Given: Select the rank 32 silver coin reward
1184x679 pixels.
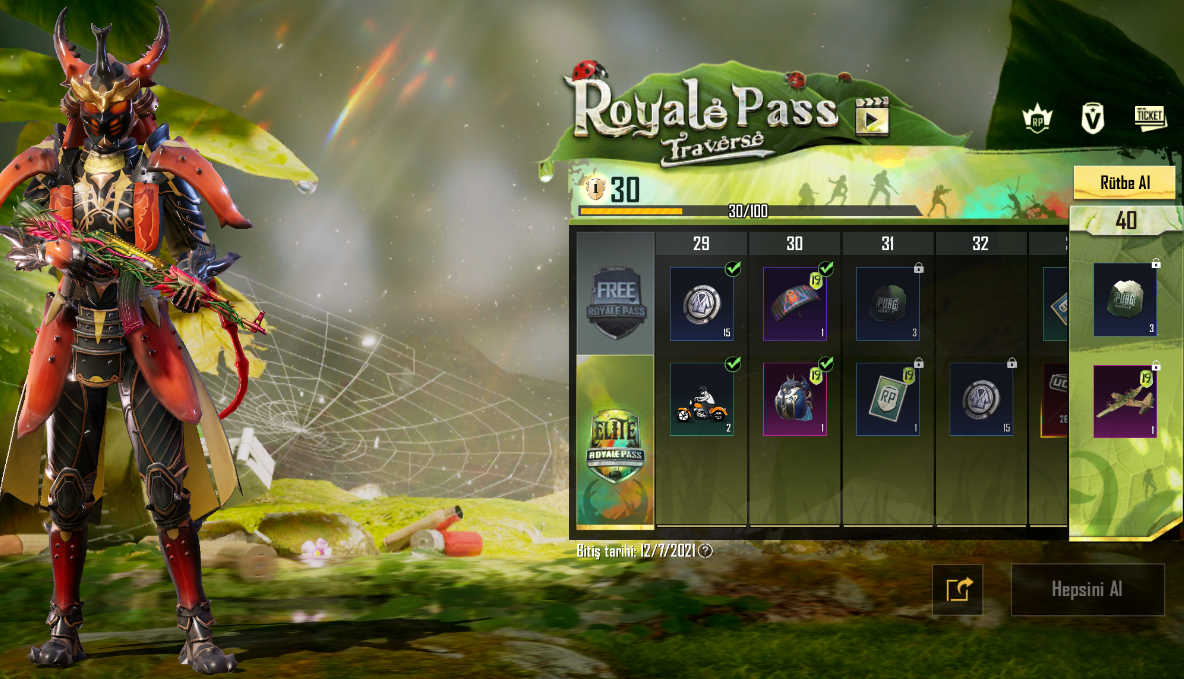Looking at the screenshot, I should (981, 399).
